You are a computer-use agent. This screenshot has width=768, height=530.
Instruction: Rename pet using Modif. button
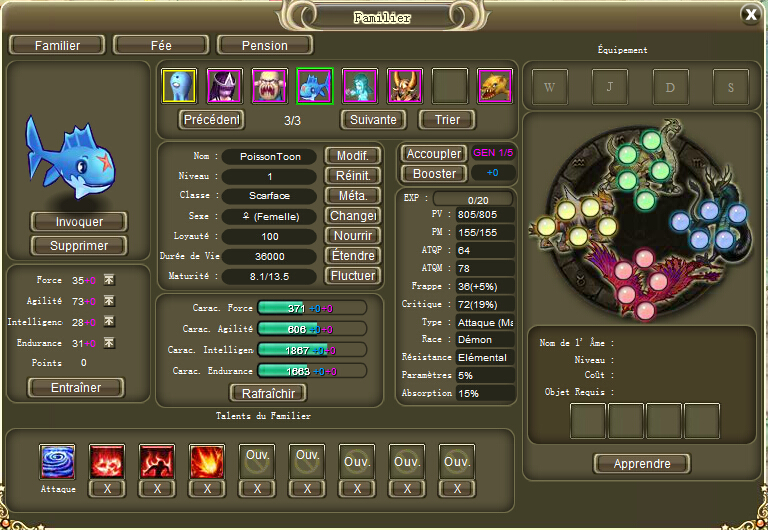353,156
